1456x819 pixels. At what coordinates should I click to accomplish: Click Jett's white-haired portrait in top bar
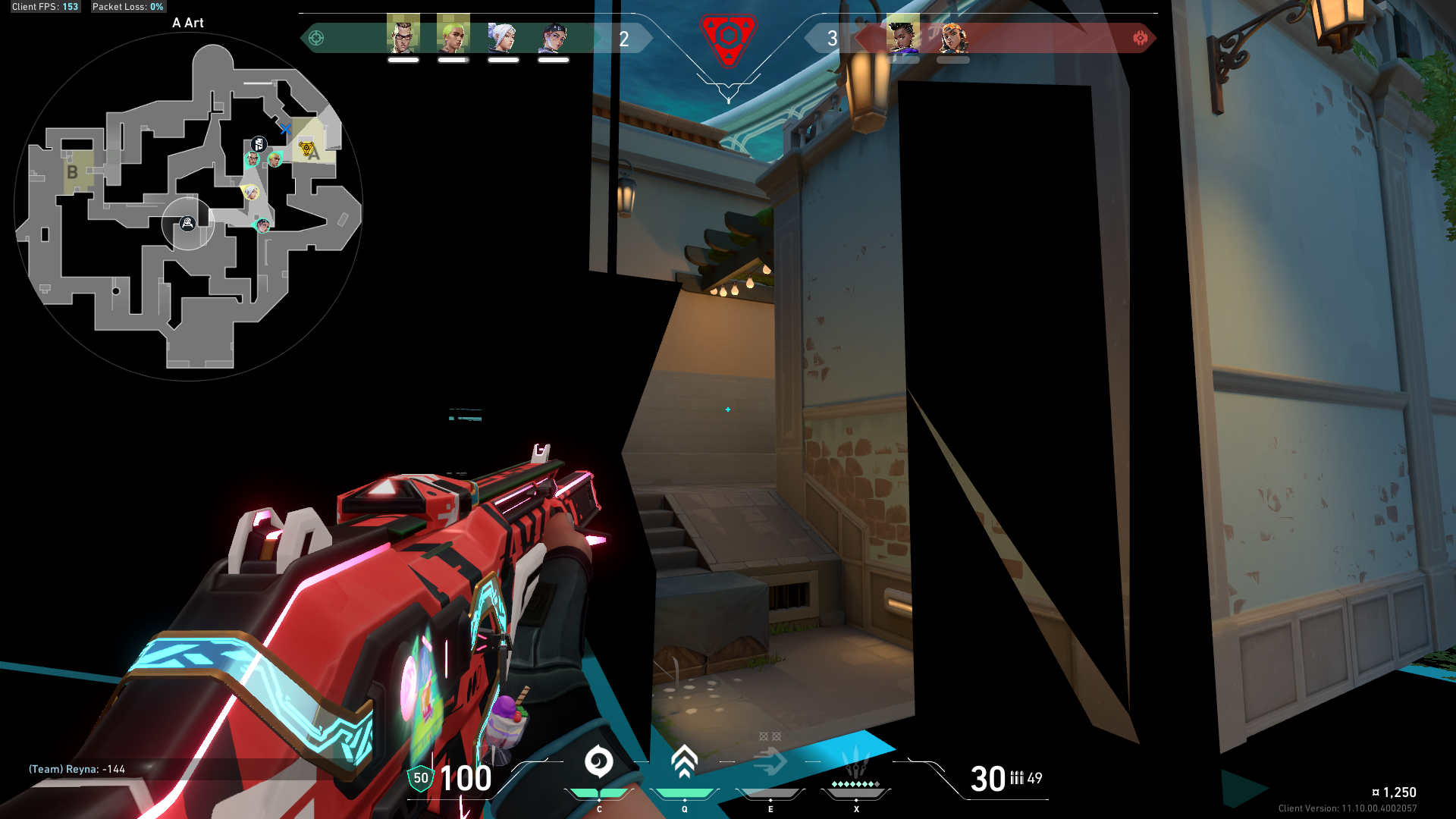(503, 36)
